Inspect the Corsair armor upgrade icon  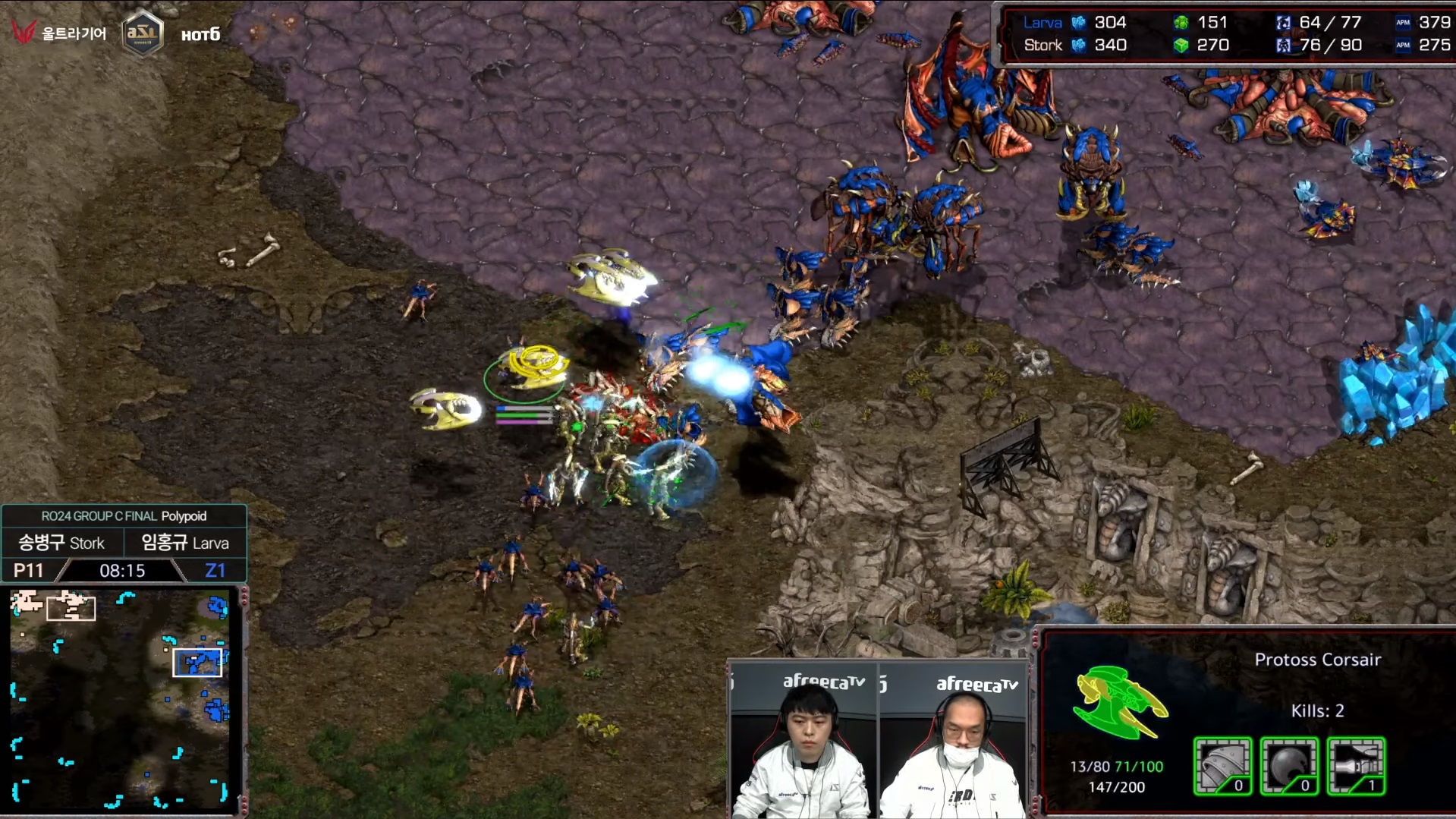tap(1222, 766)
